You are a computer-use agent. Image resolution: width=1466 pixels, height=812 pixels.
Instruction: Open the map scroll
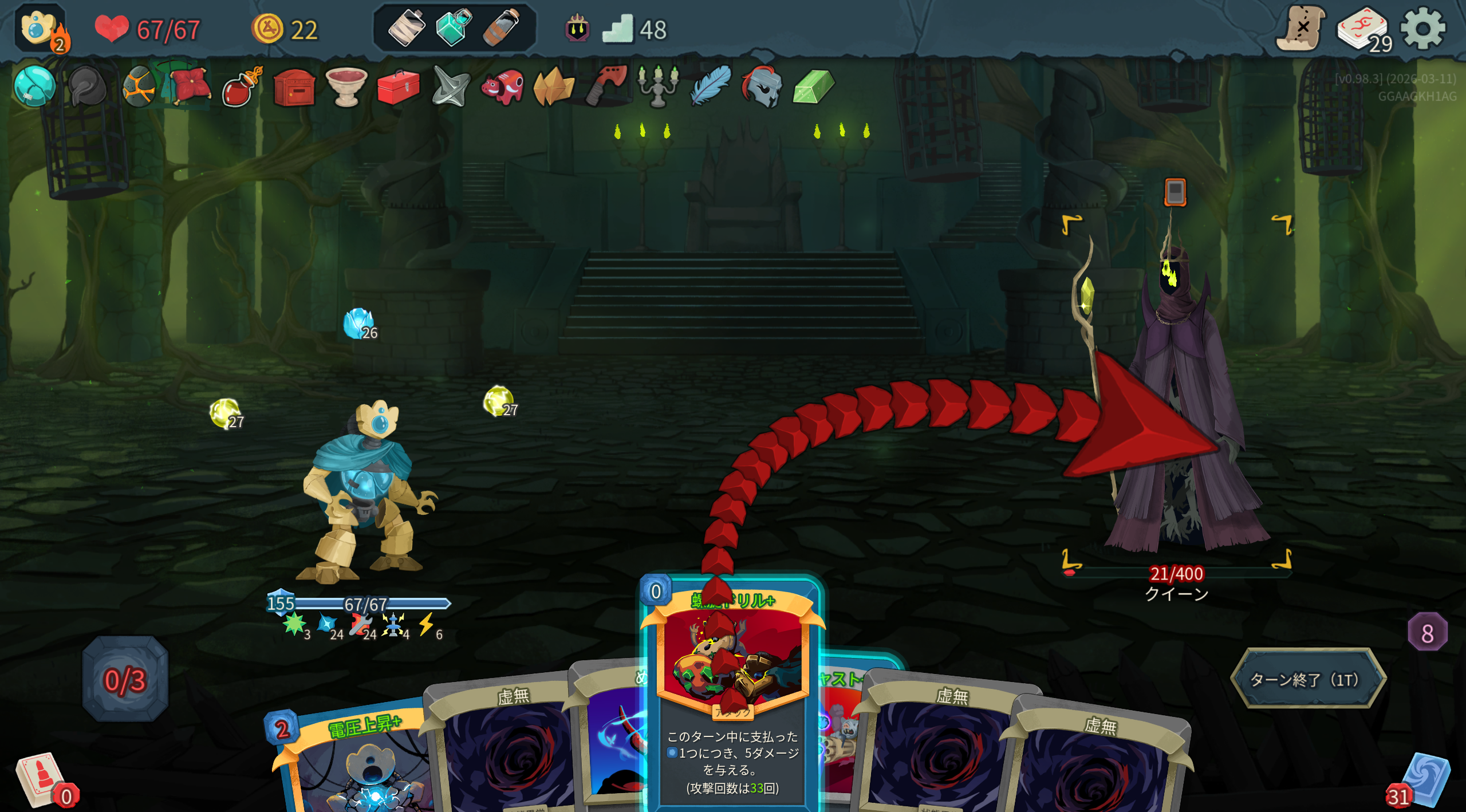pyautogui.click(x=1300, y=29)
